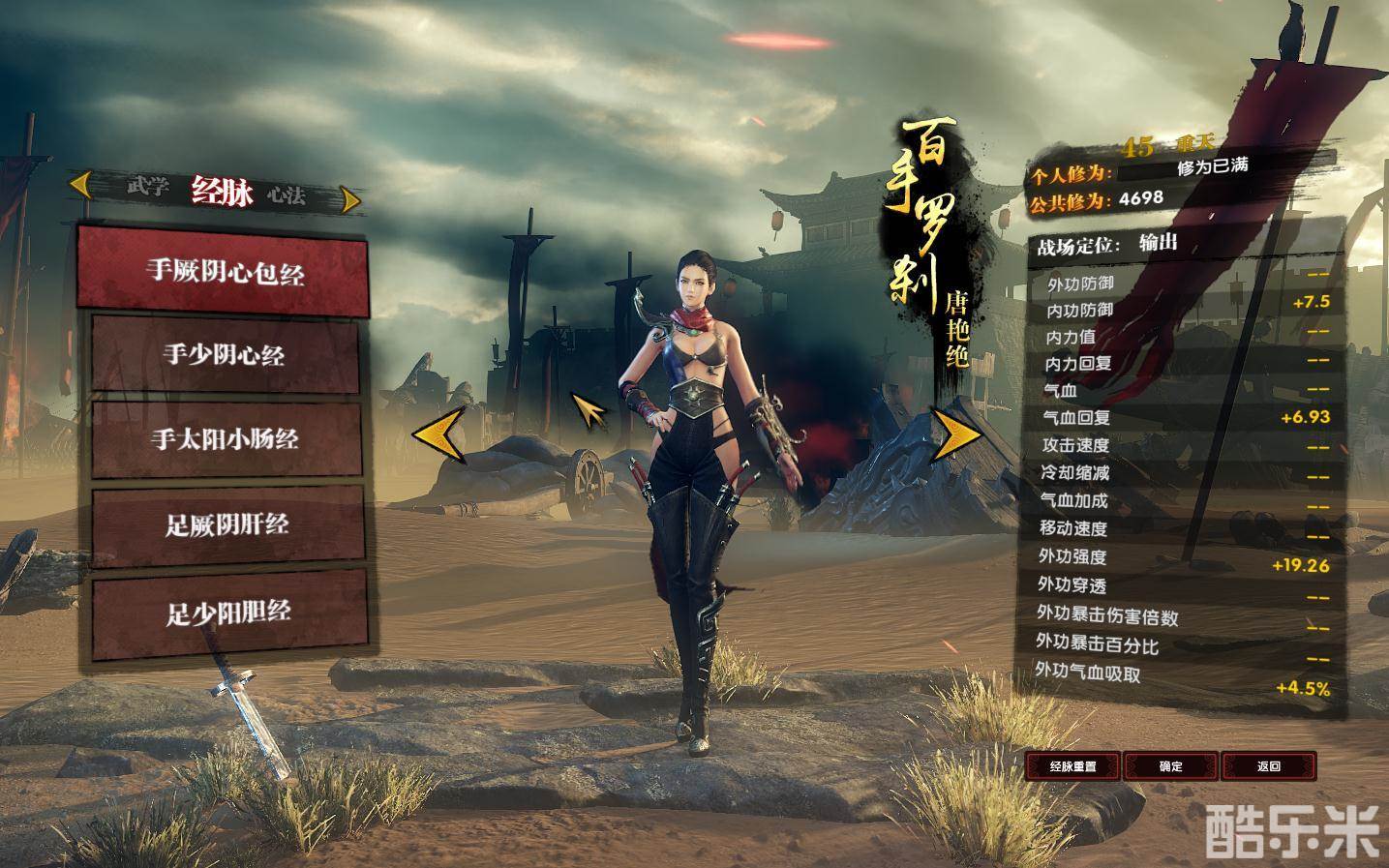The height and width of the screenshot is (868, 1389).
Task: Pick the 足少阳胆经 meridian entry
Action: (228, 612)
